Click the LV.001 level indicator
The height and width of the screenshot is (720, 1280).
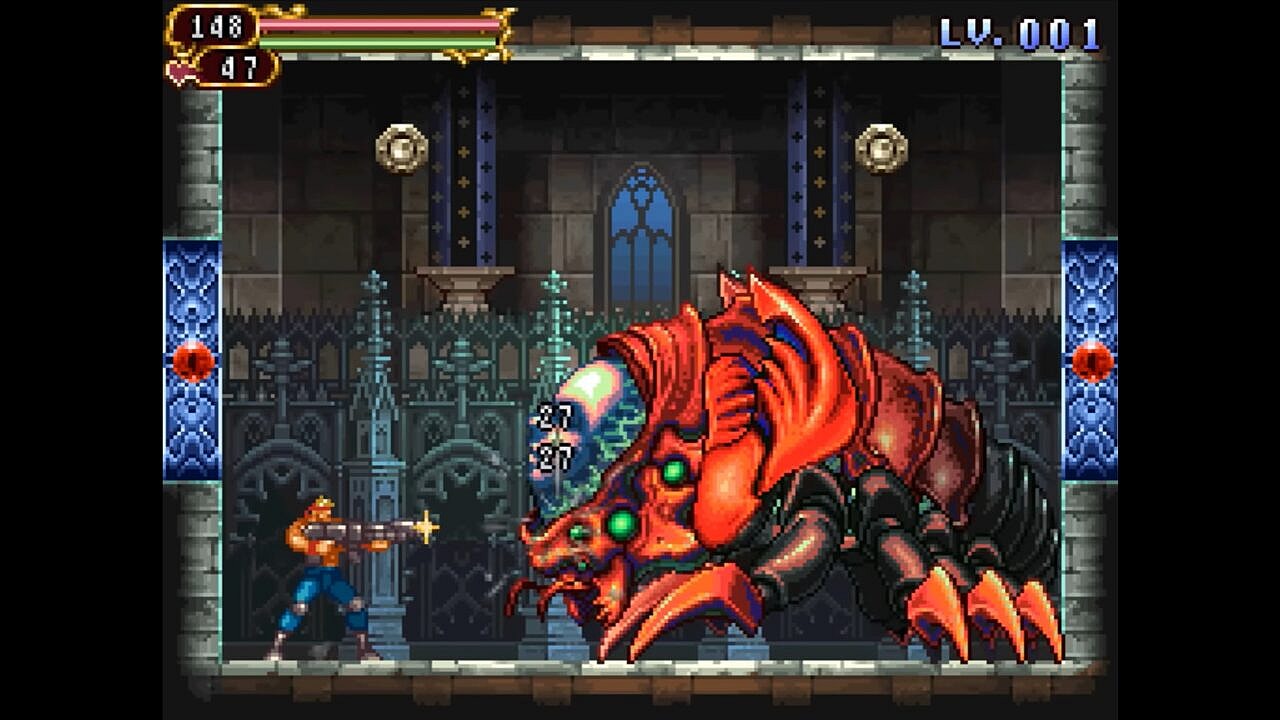(x=1020, y=32)
